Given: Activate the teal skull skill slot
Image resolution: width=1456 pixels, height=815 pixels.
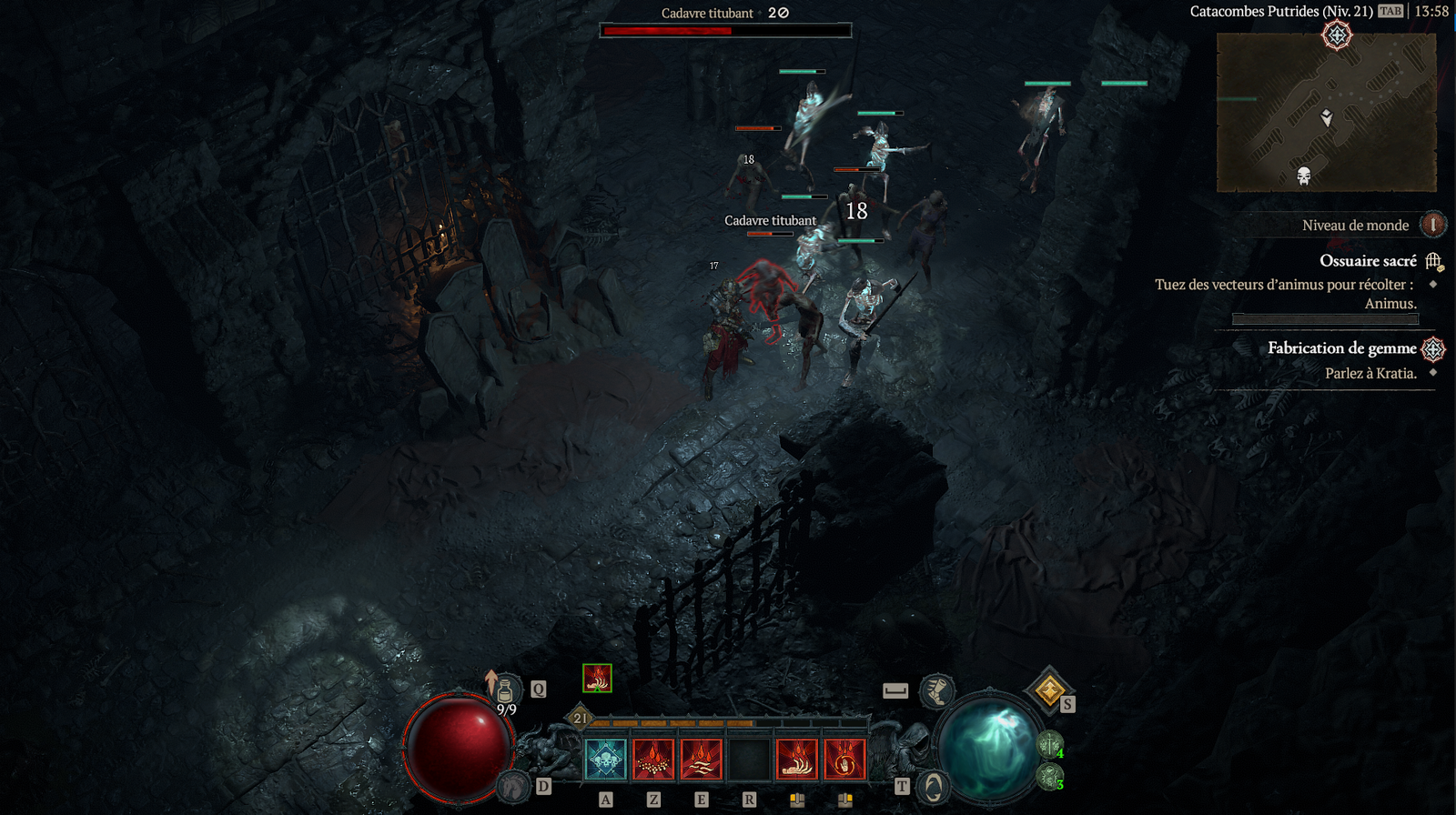Looking at the screenshot, I should pyautogui.click(x=606, y=759).
